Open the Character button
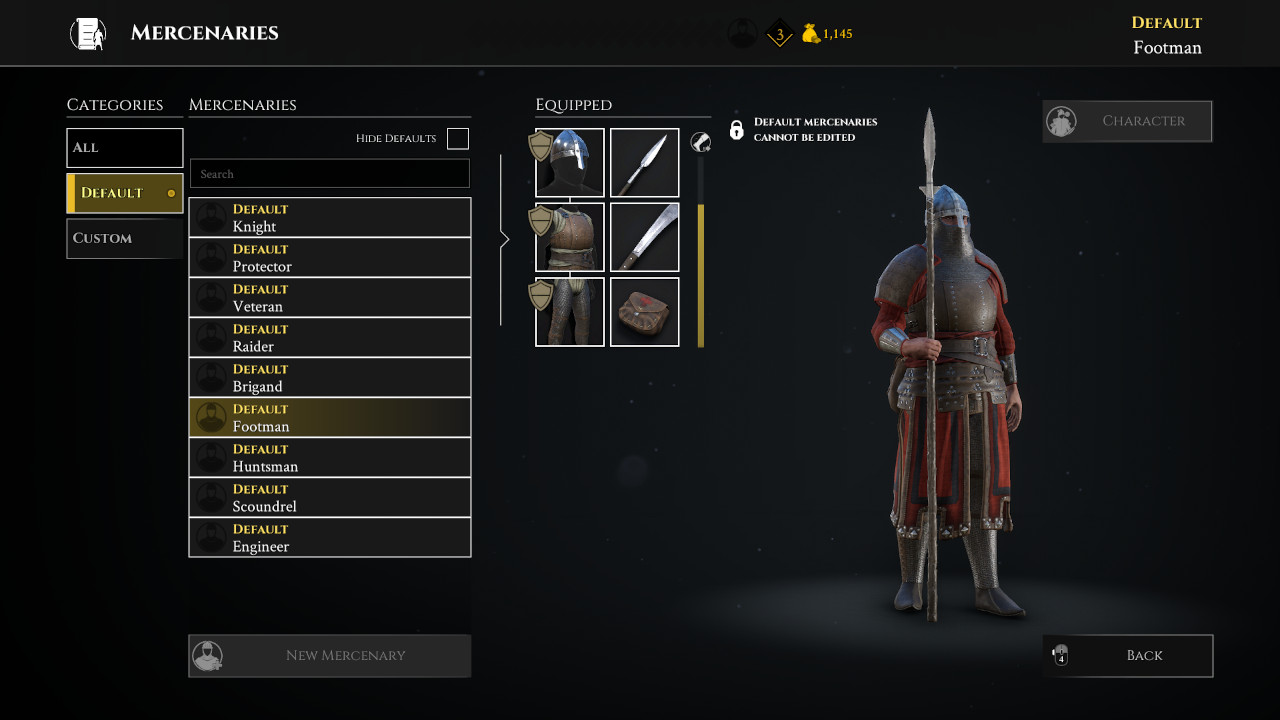This screenshot has width=1280, height=720. [x=1127, y=121]
